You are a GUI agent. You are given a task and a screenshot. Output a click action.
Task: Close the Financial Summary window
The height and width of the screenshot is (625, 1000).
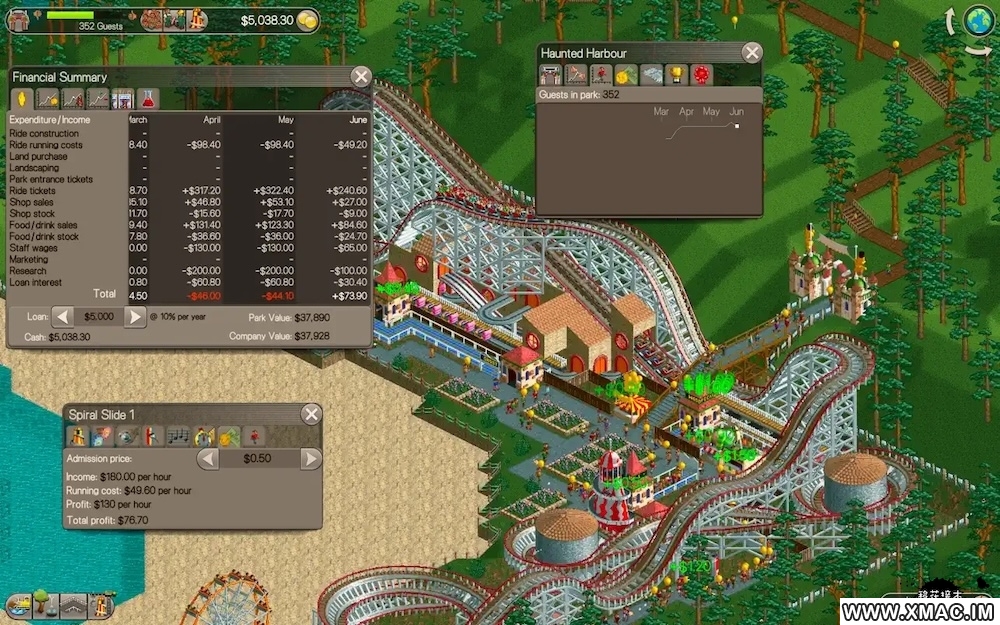pyautogui.click(x=361, y=77)
